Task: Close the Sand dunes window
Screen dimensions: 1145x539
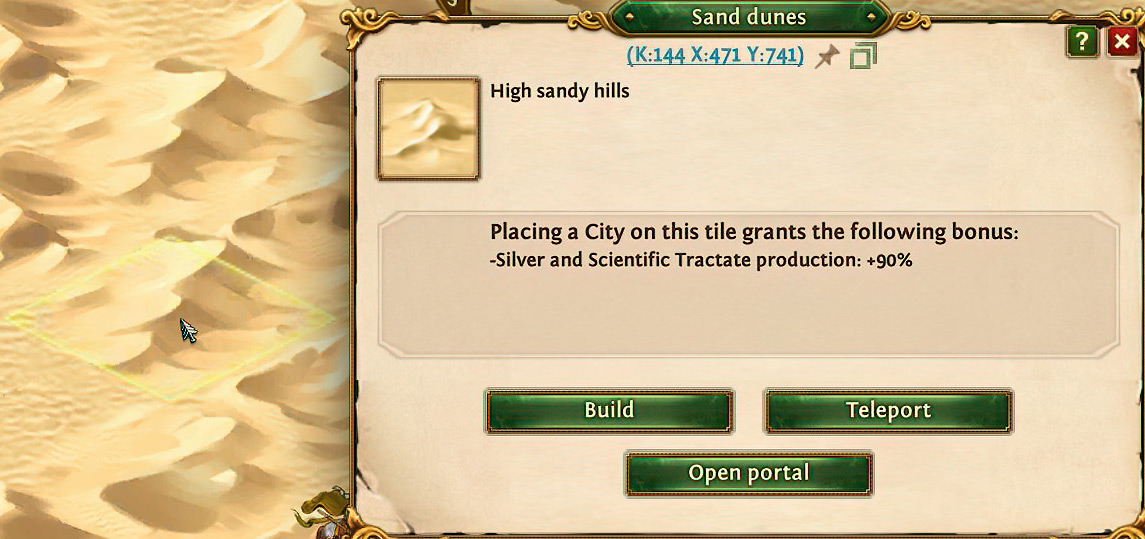Action: (1122, 42)
